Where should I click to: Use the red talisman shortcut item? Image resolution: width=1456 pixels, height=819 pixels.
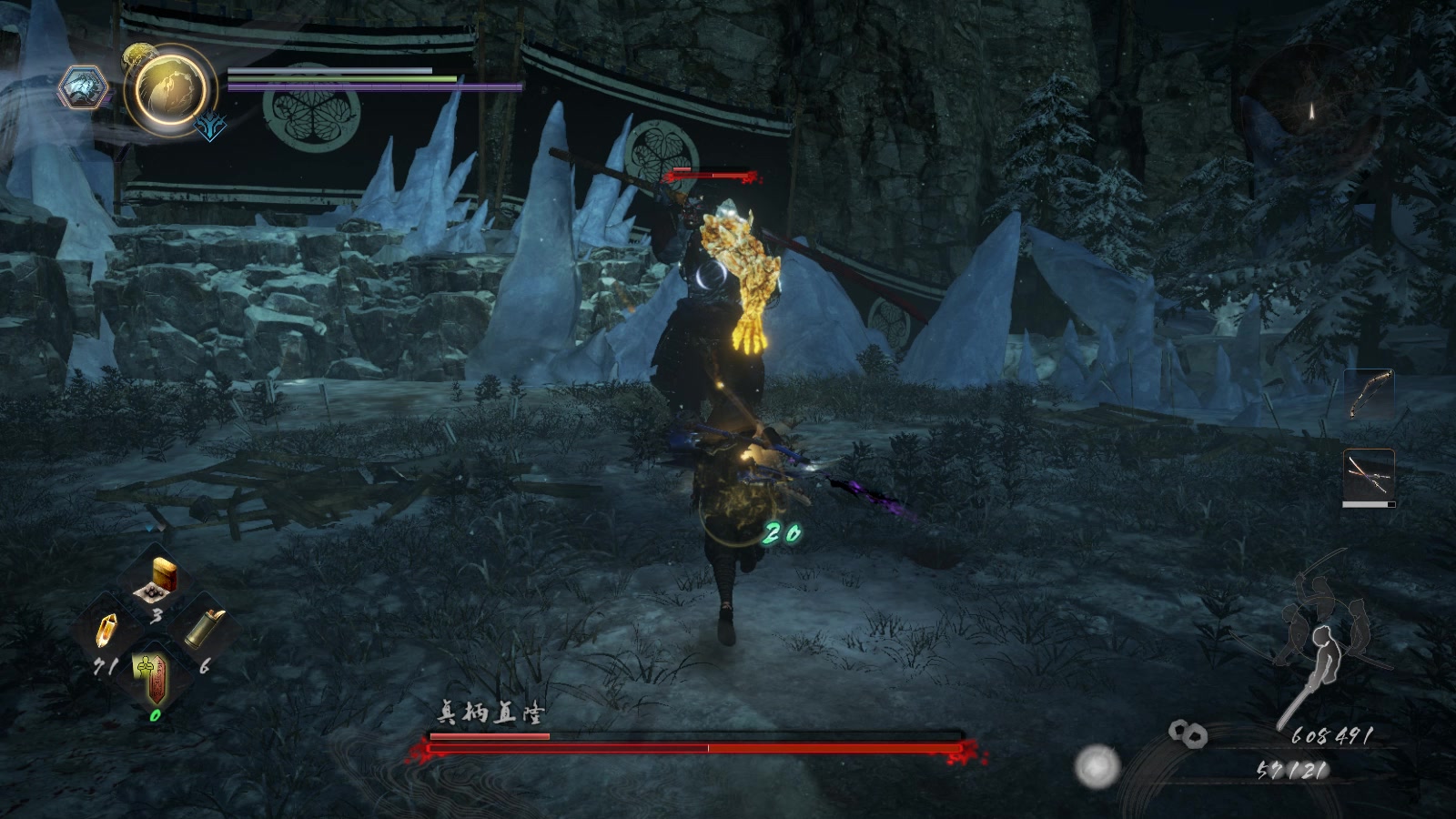(x=155, y=677)
